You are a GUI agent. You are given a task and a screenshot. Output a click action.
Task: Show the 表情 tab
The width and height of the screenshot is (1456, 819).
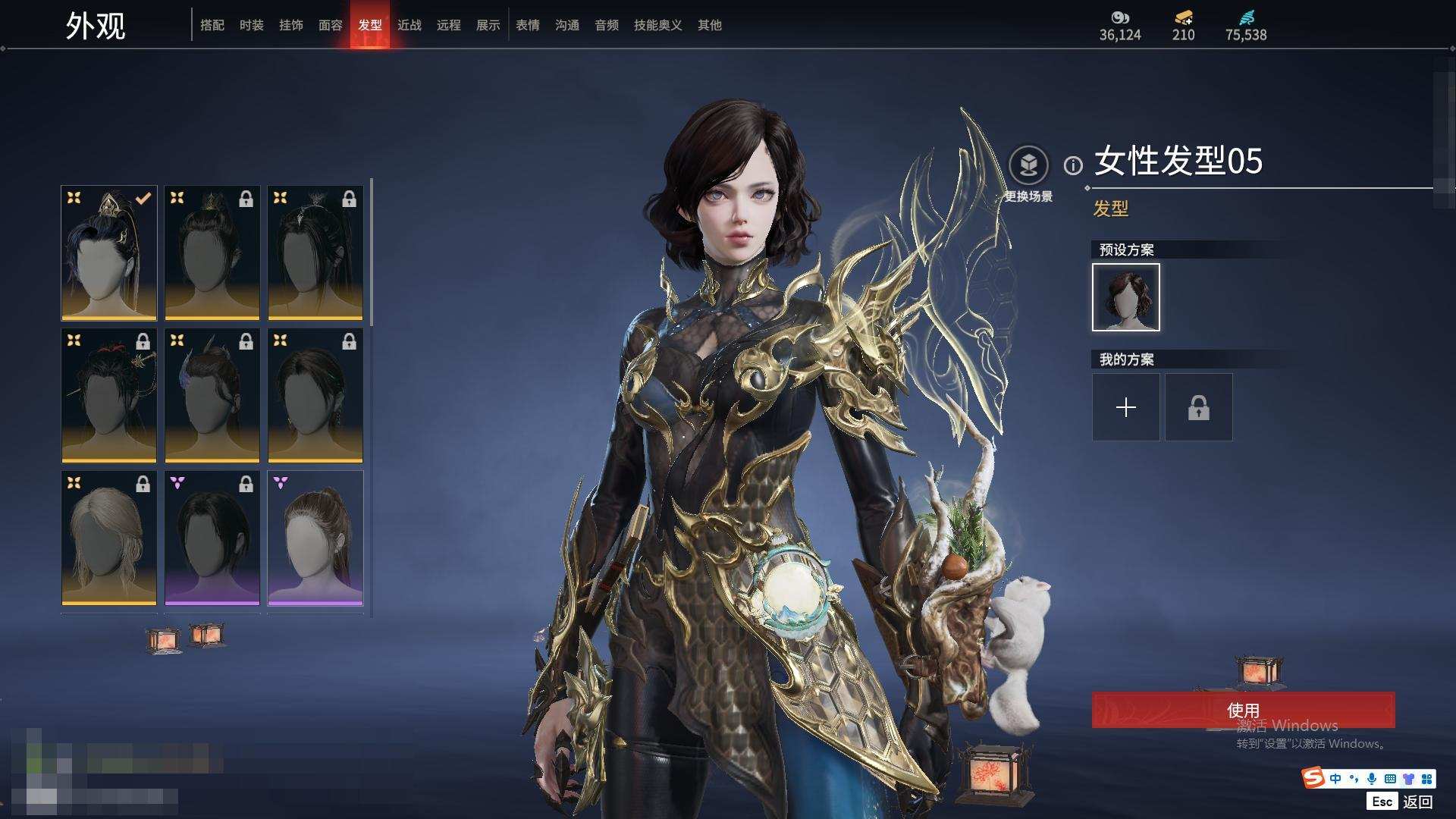[528, 25]
